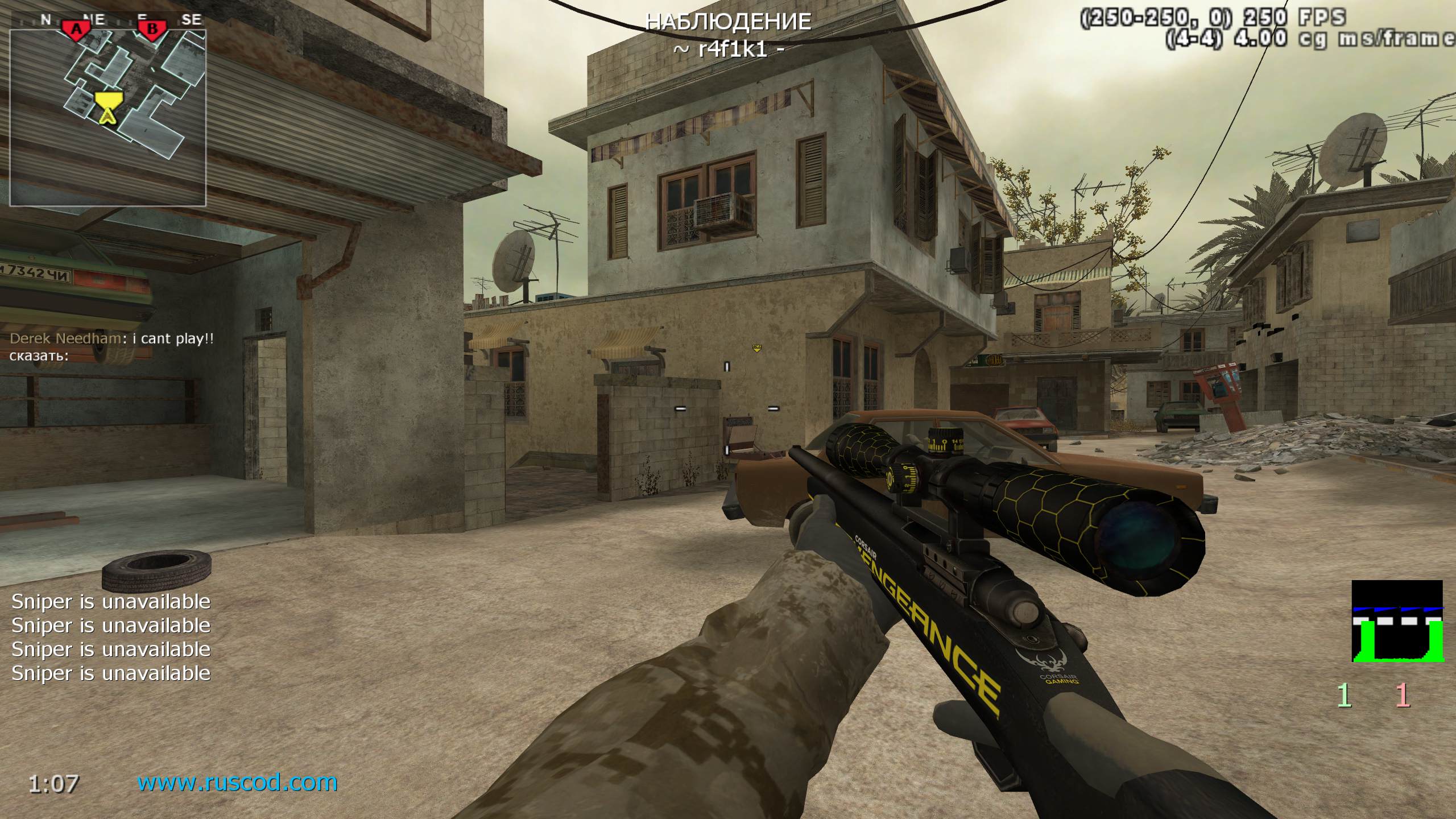
Task: Click the minimap in the corner
Action: point(108,117)
